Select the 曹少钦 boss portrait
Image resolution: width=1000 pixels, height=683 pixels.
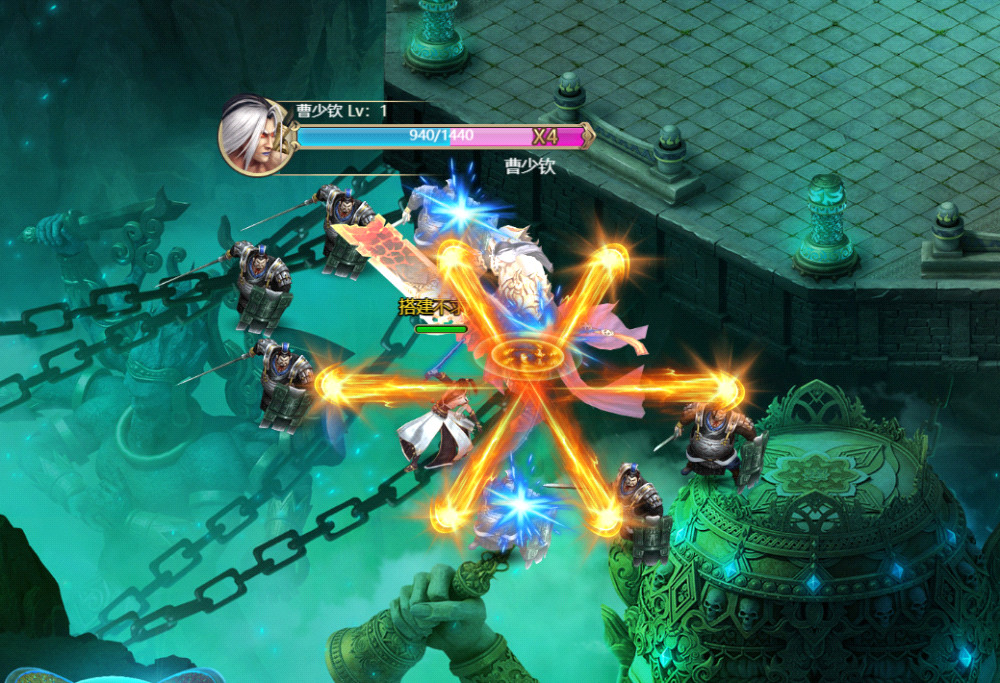[255, 137]
